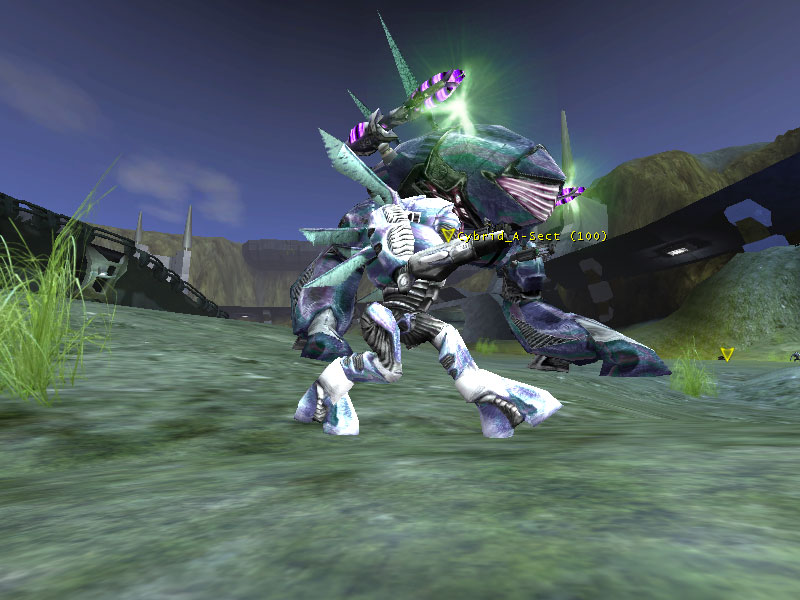This screenshot has height=600, width=800.
Task: Click the distant yellow triangle waypoint marker
Action: coord(727,353)
